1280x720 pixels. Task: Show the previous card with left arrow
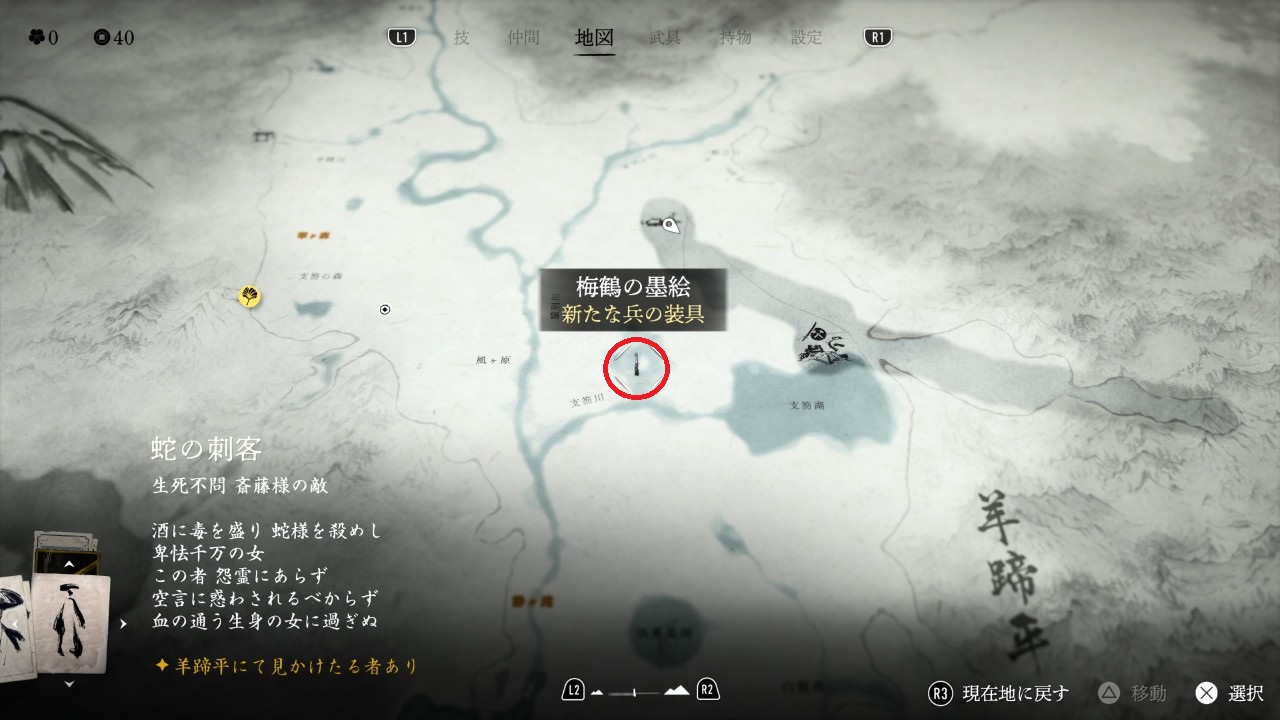(14, 623)
